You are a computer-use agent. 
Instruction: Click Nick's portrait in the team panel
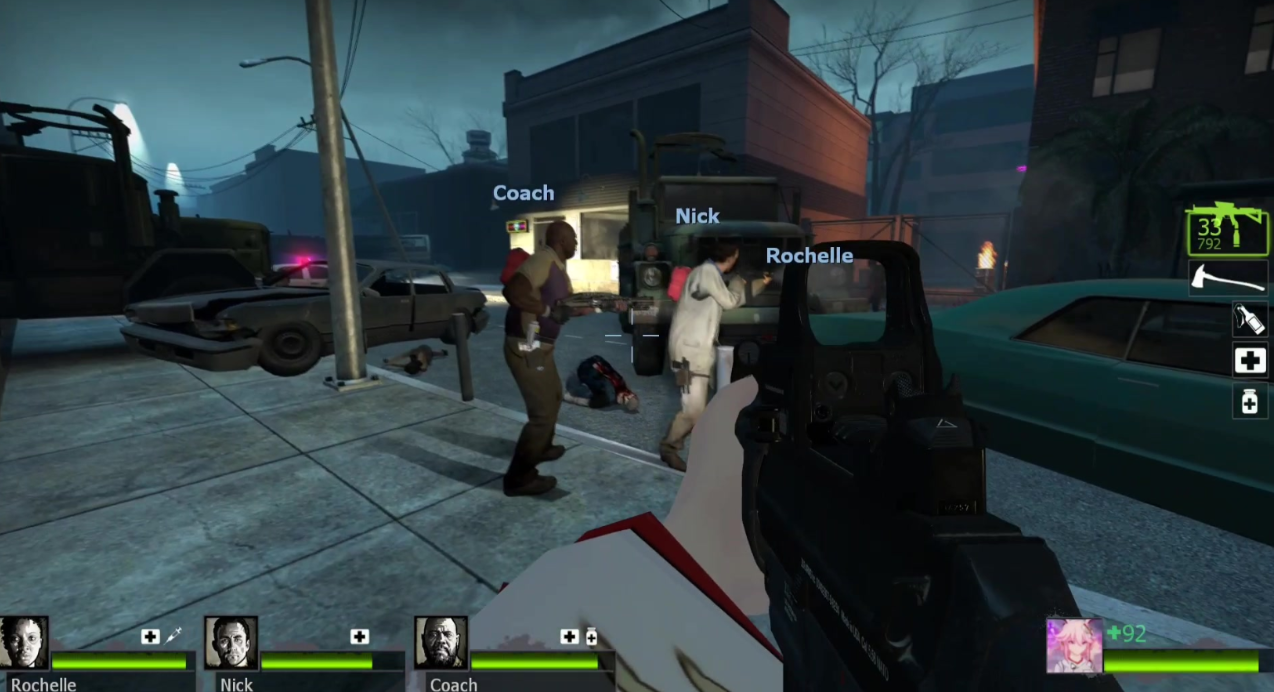click(x=231, y=643)
